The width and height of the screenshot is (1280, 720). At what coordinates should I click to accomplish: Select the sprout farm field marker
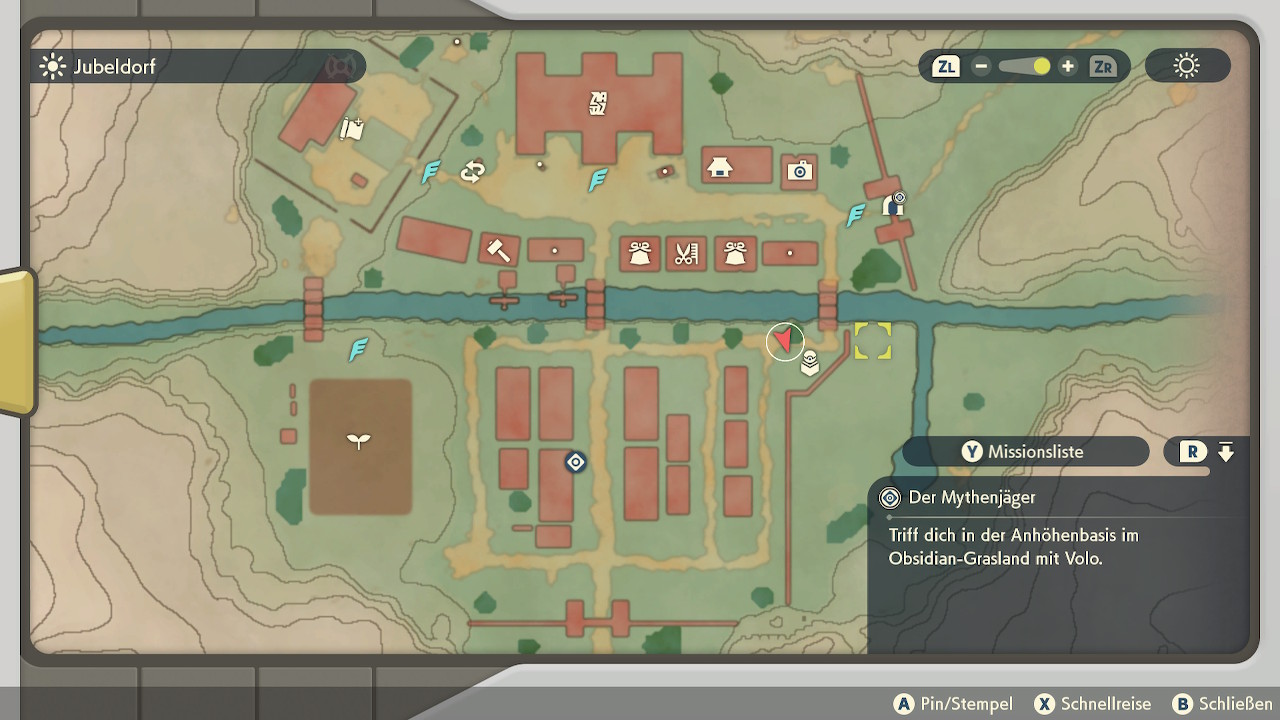tap(358, 441)
